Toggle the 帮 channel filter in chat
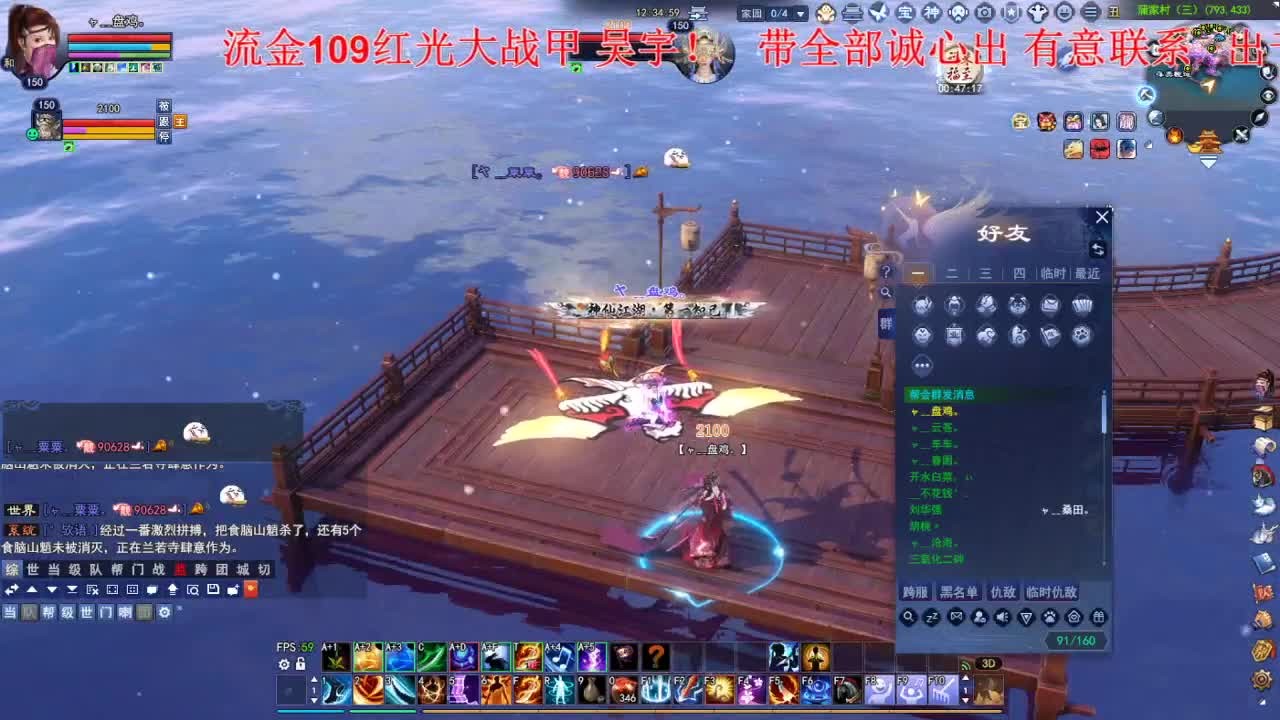Viewport: 1280px width, 720px height. point(49,612)
